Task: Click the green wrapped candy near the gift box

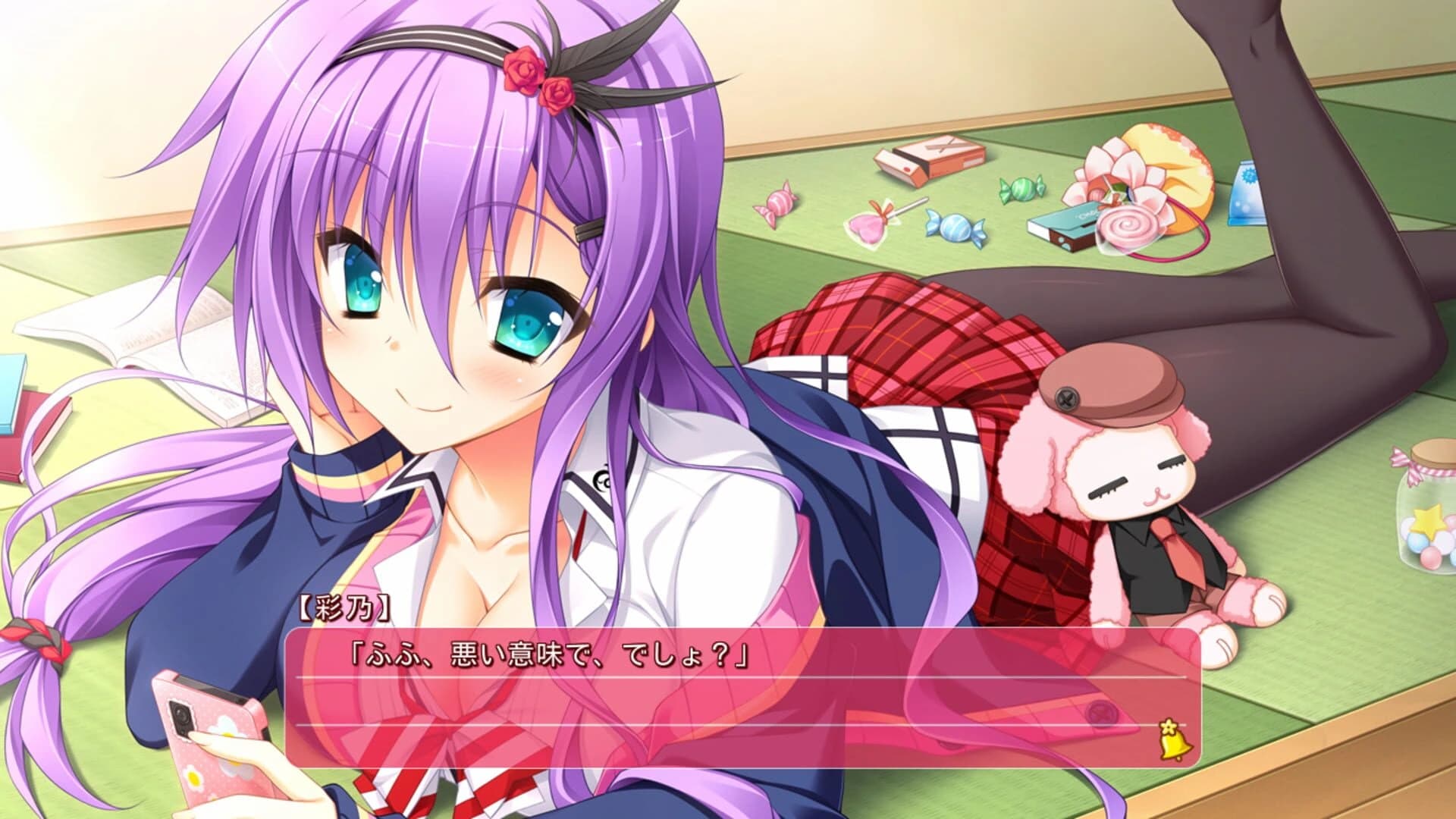Action: click(1019, 190)
